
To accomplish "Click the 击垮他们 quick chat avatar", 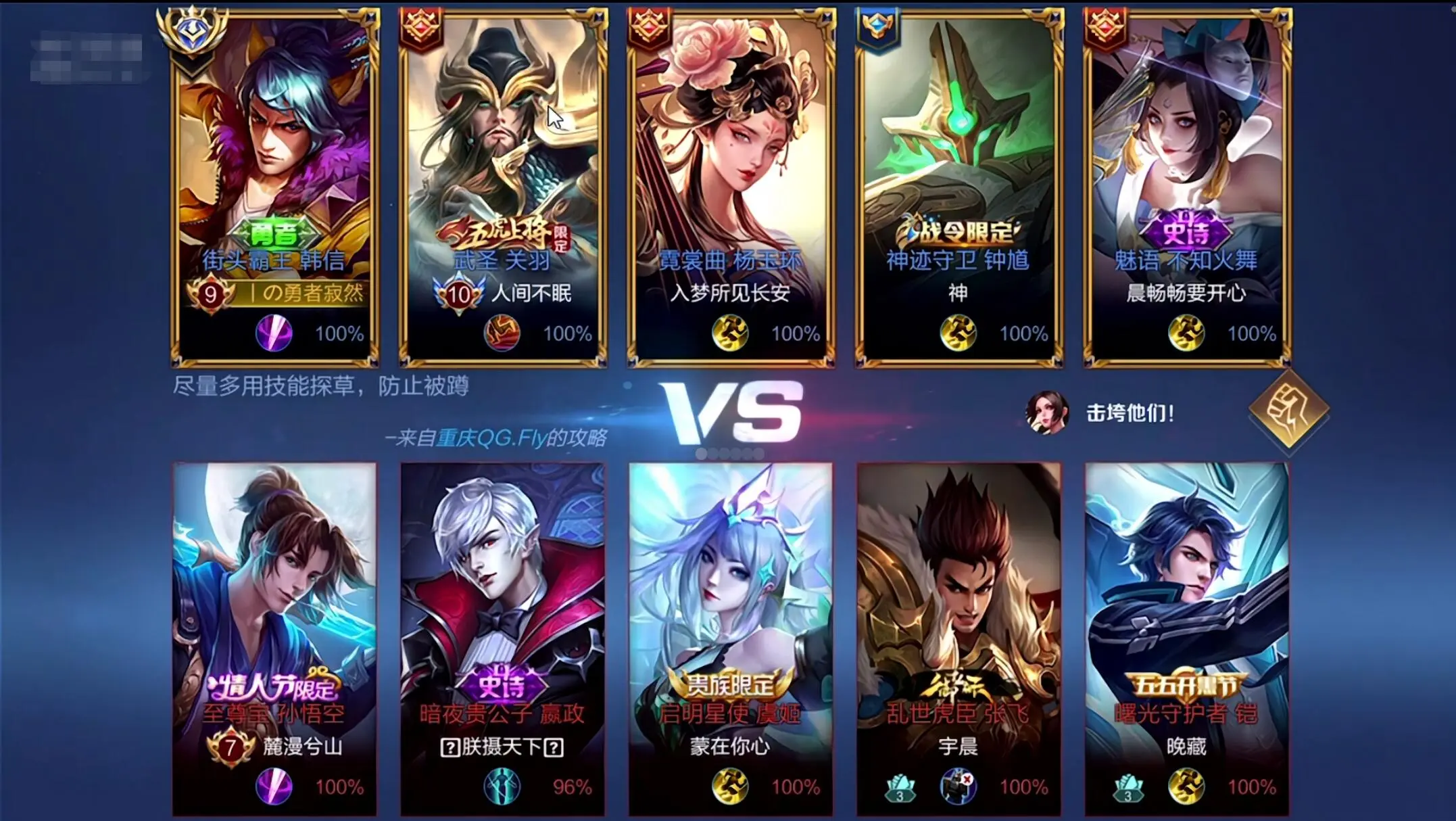I will (x=1046, y=412).
